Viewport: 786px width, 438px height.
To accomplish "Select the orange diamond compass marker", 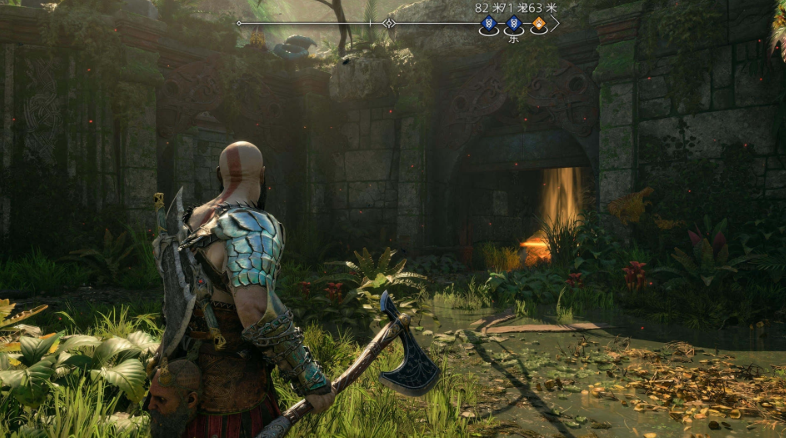I will tap(539, 23).
